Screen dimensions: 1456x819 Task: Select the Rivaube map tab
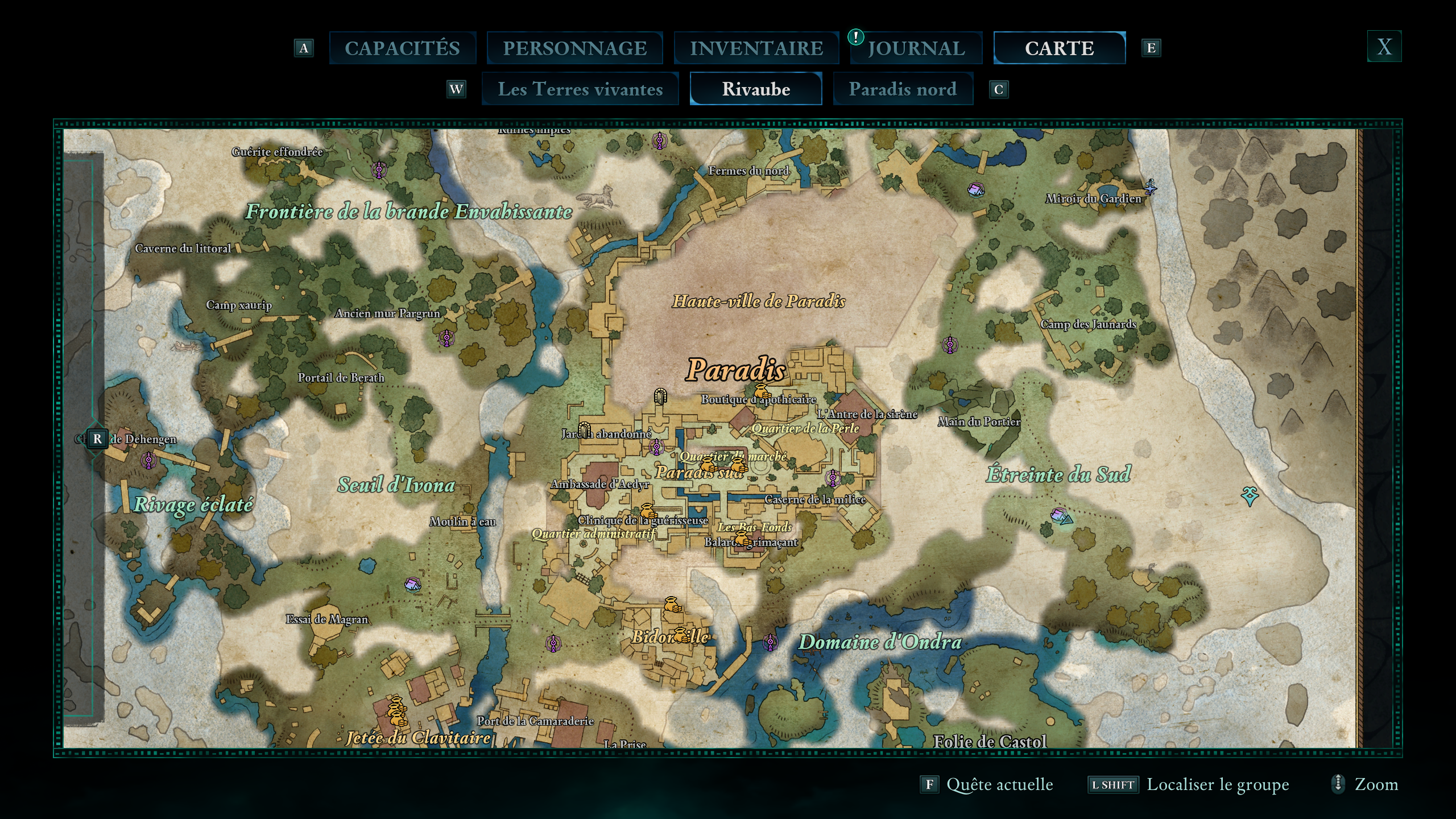pos(756,89)
